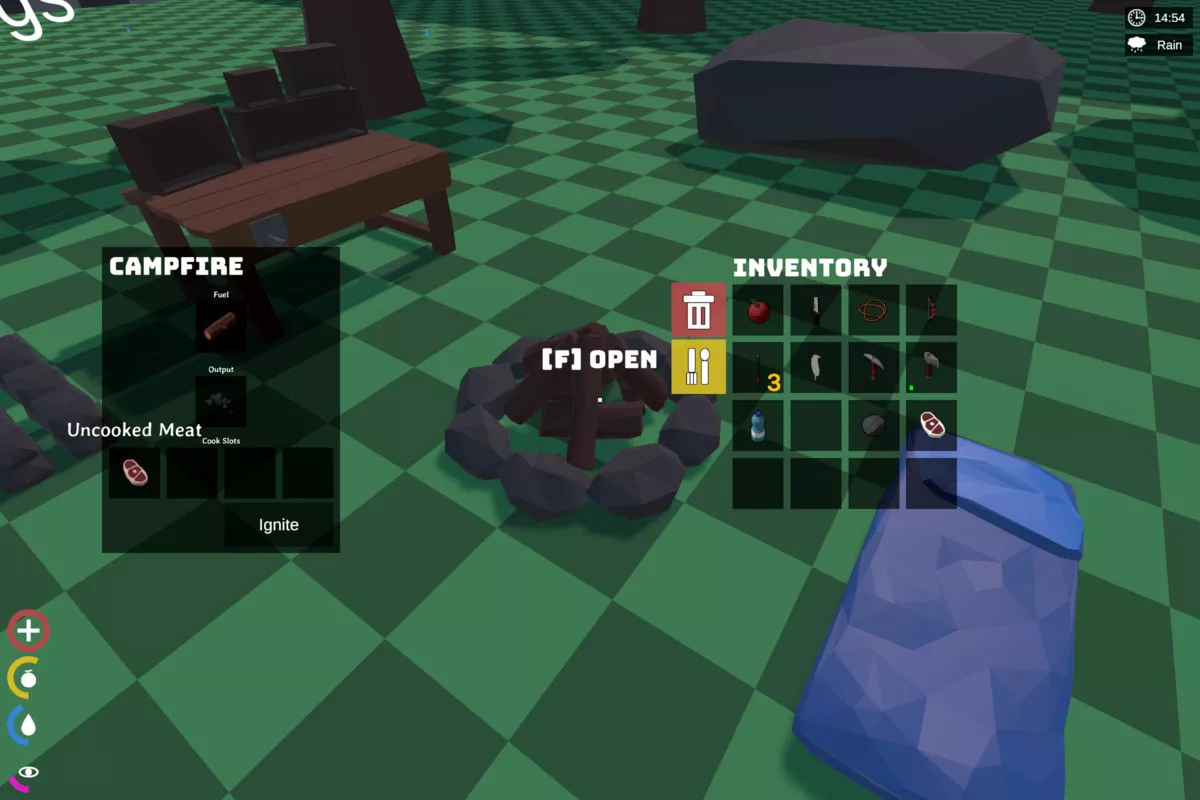The height and width of the screenshot is (800, 1200).
Task: Choose the raw meat in the inventory
Action: pos(932,426)
